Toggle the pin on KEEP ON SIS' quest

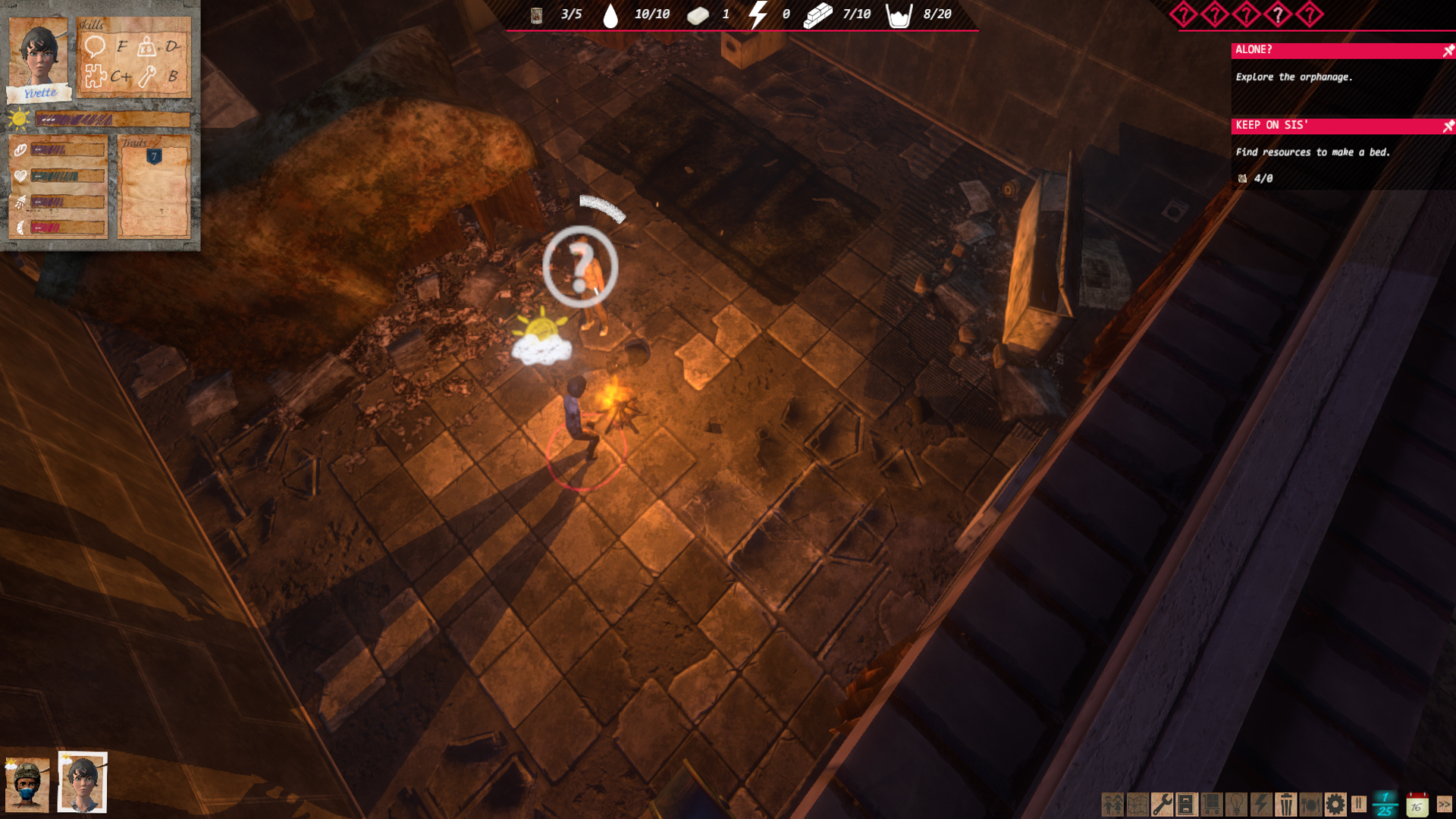[1448, 126]
